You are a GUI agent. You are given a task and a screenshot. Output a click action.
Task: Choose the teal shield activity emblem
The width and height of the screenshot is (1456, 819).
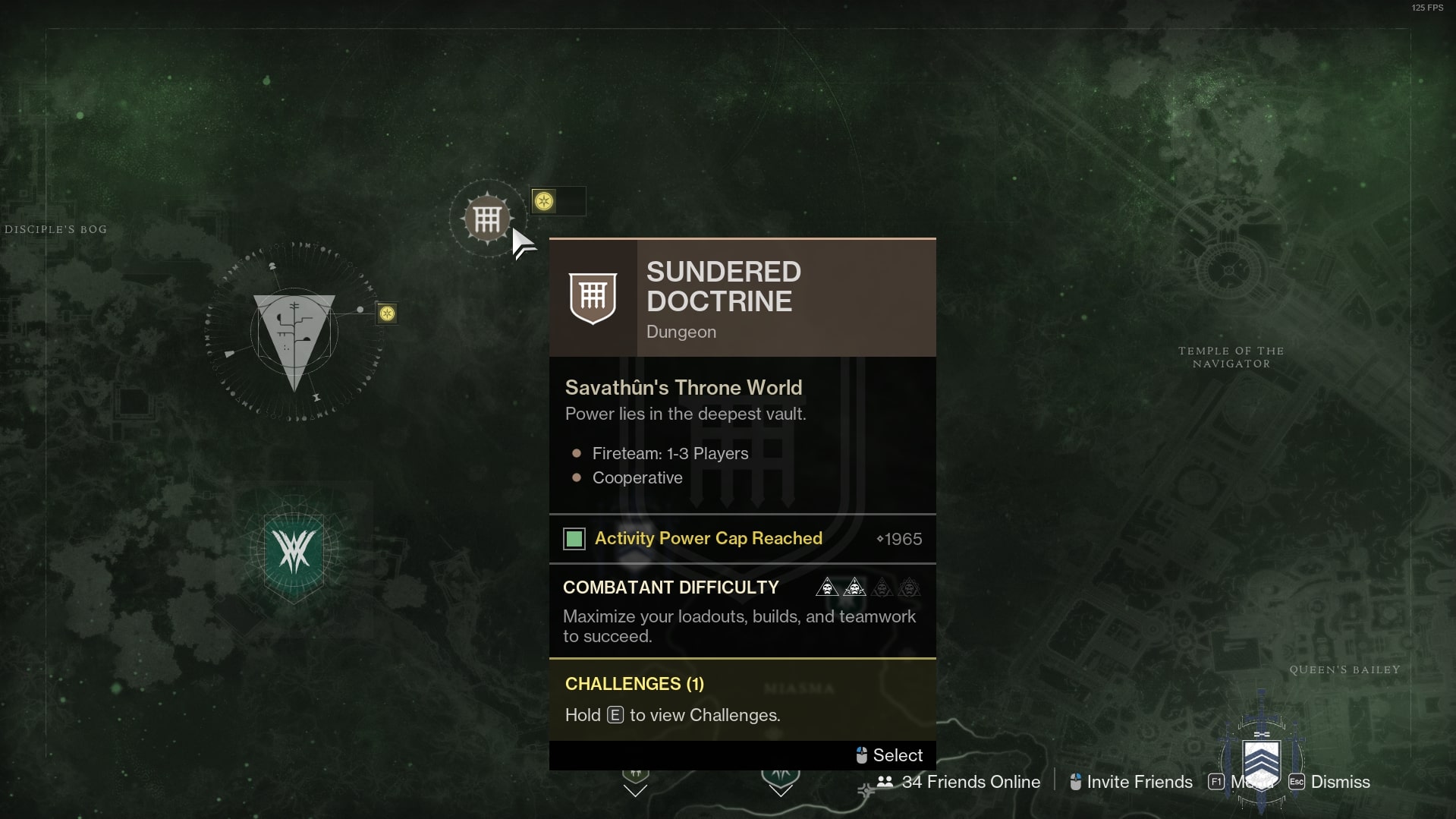coord(294,551)
